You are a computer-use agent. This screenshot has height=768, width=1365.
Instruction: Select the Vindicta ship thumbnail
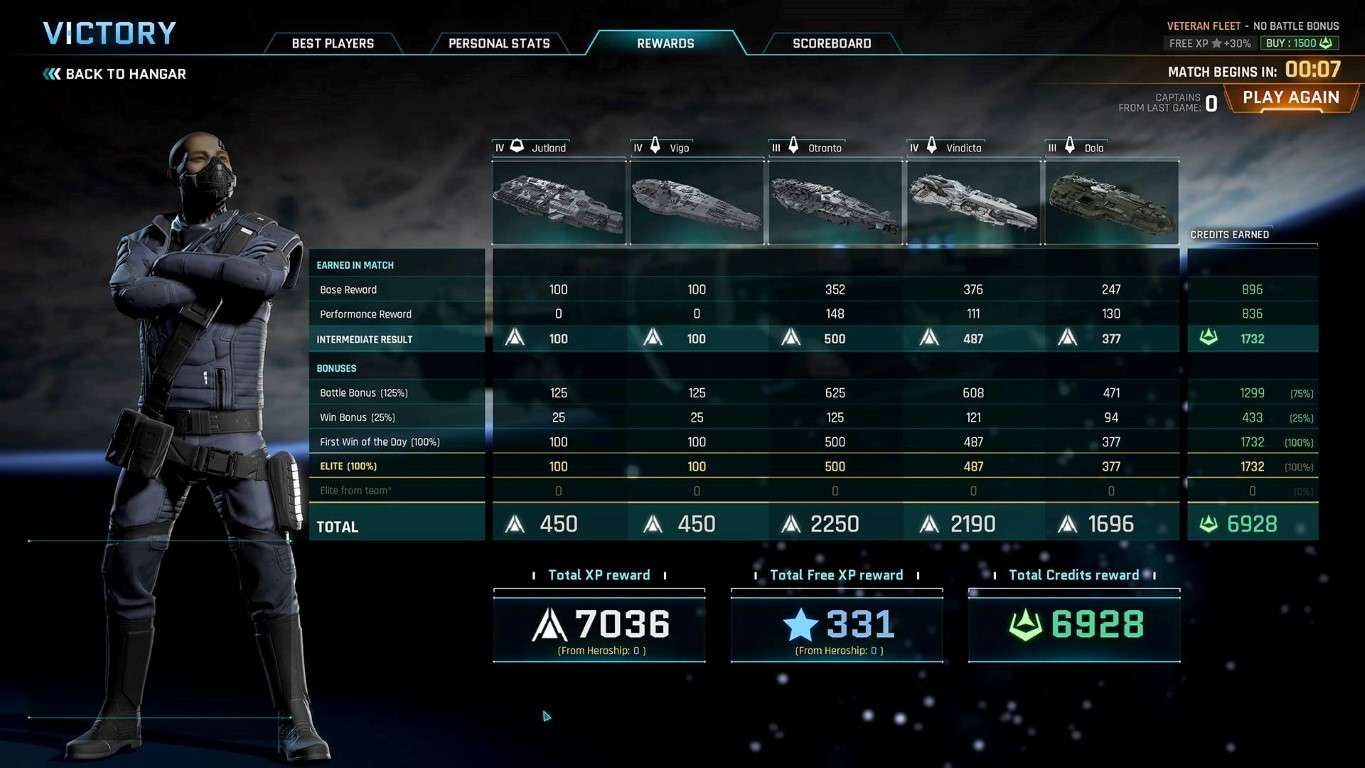click(x=972, y=202)
